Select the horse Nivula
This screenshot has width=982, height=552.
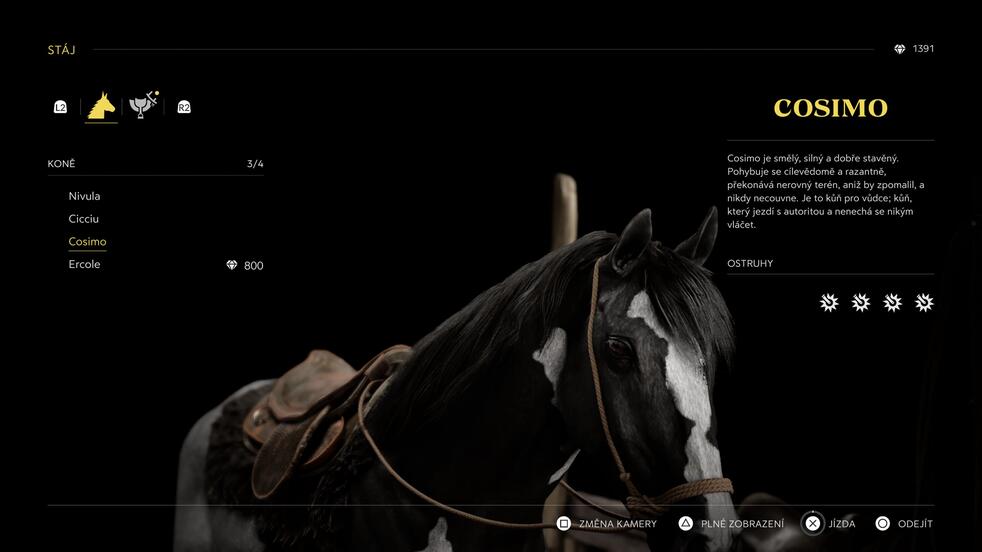(x=85, y=196)
